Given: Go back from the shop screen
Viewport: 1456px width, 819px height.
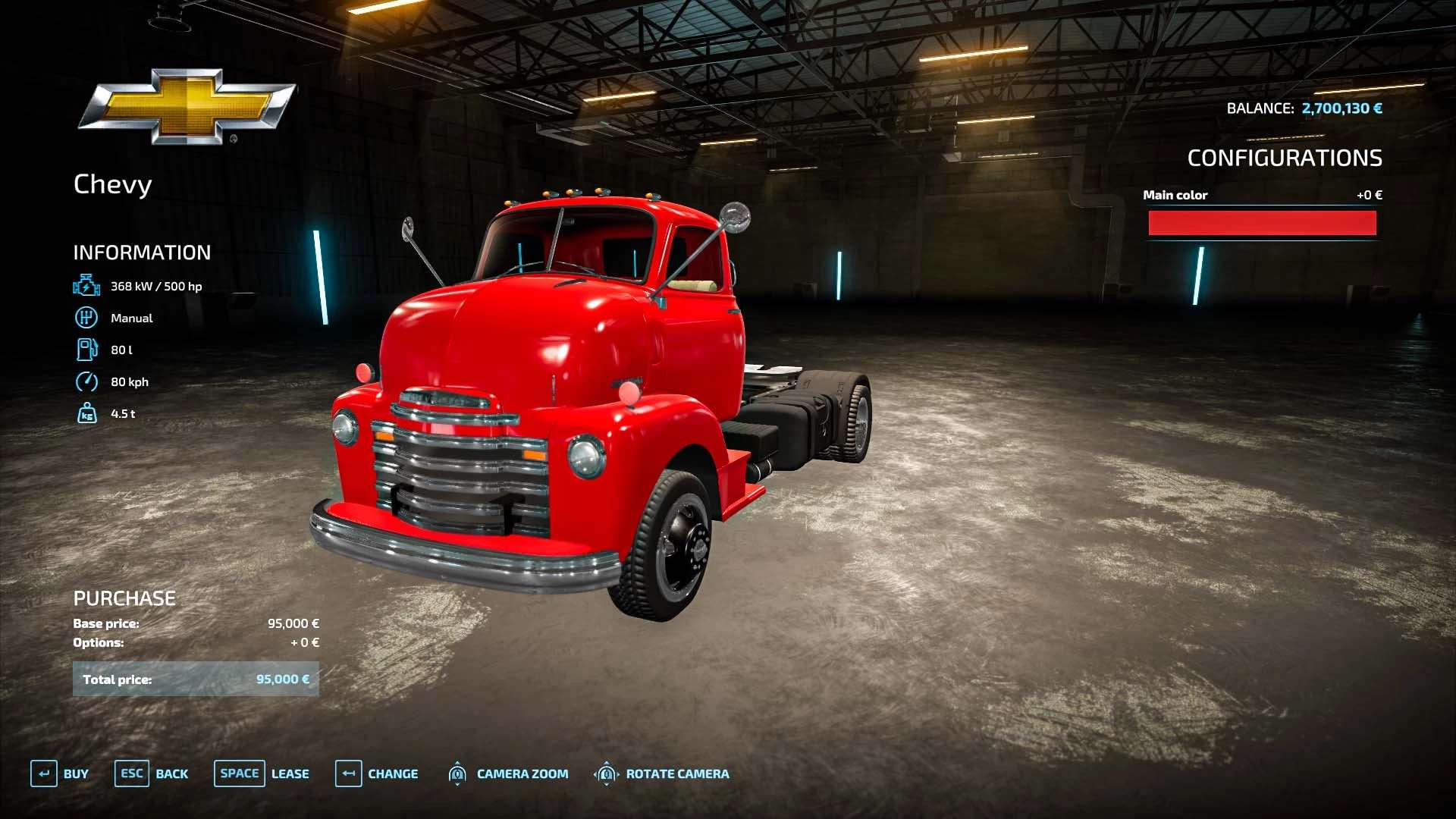Looking at the screenshot, I should click(152, 773).
